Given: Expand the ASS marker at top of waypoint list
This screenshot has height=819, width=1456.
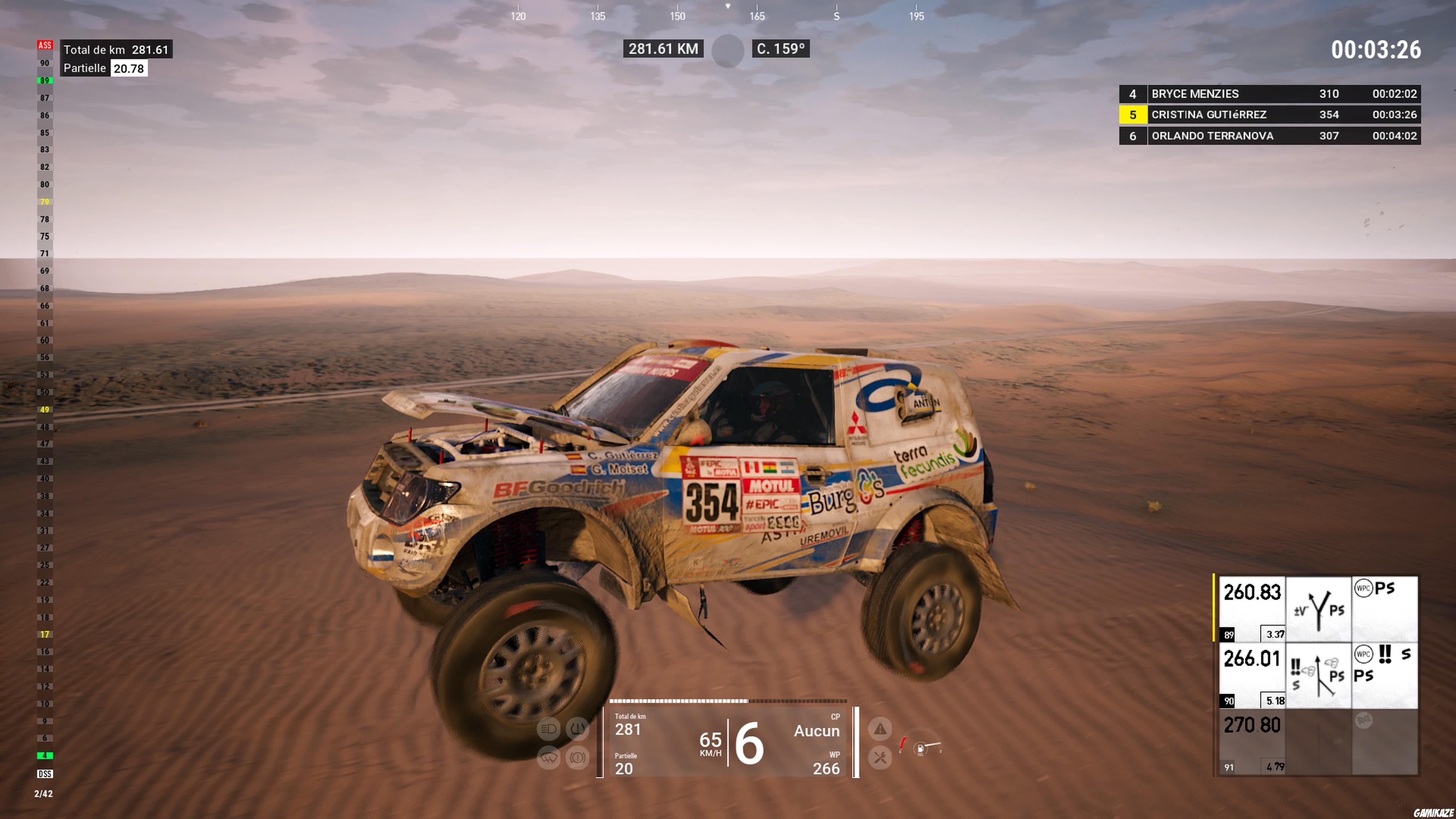Looking at the screenshot, I should point(45,45).
